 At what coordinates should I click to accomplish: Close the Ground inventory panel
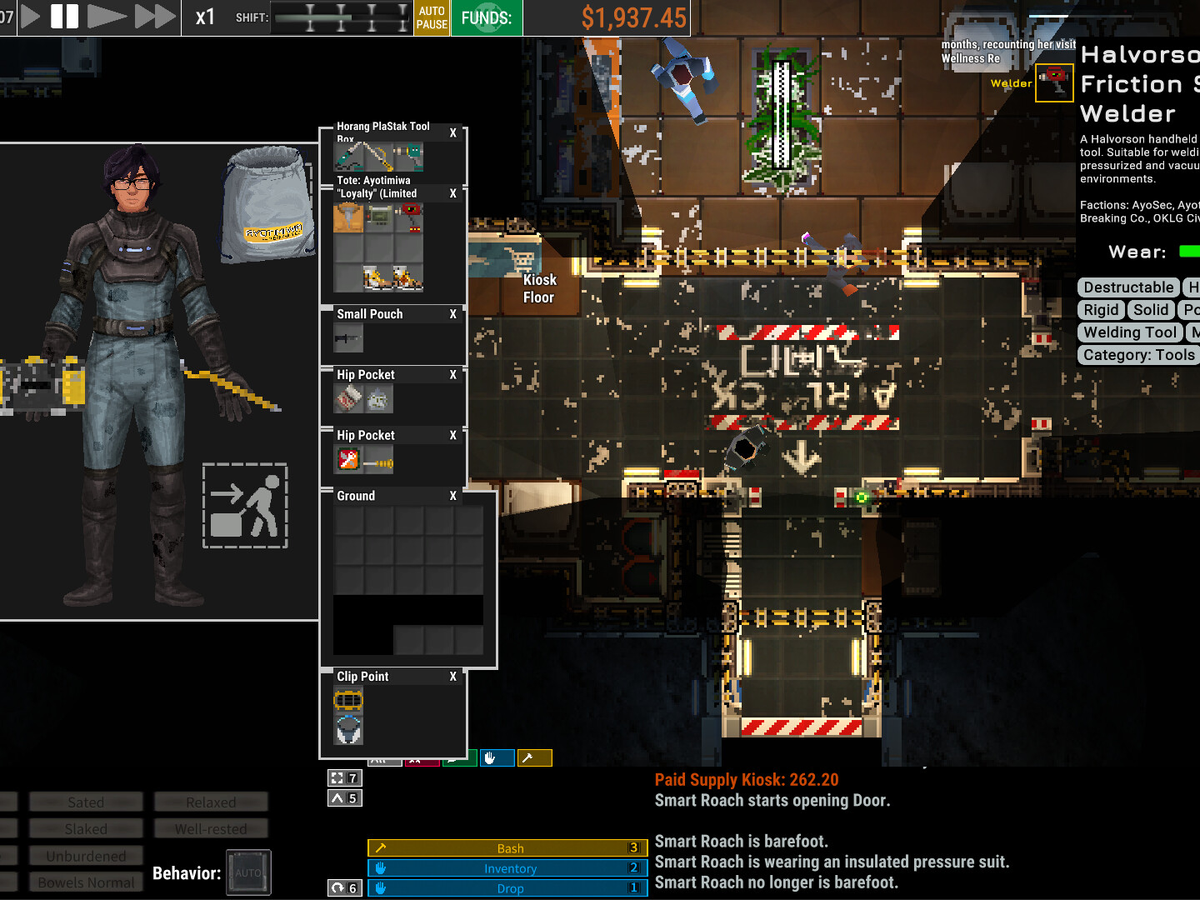point(453,496)
